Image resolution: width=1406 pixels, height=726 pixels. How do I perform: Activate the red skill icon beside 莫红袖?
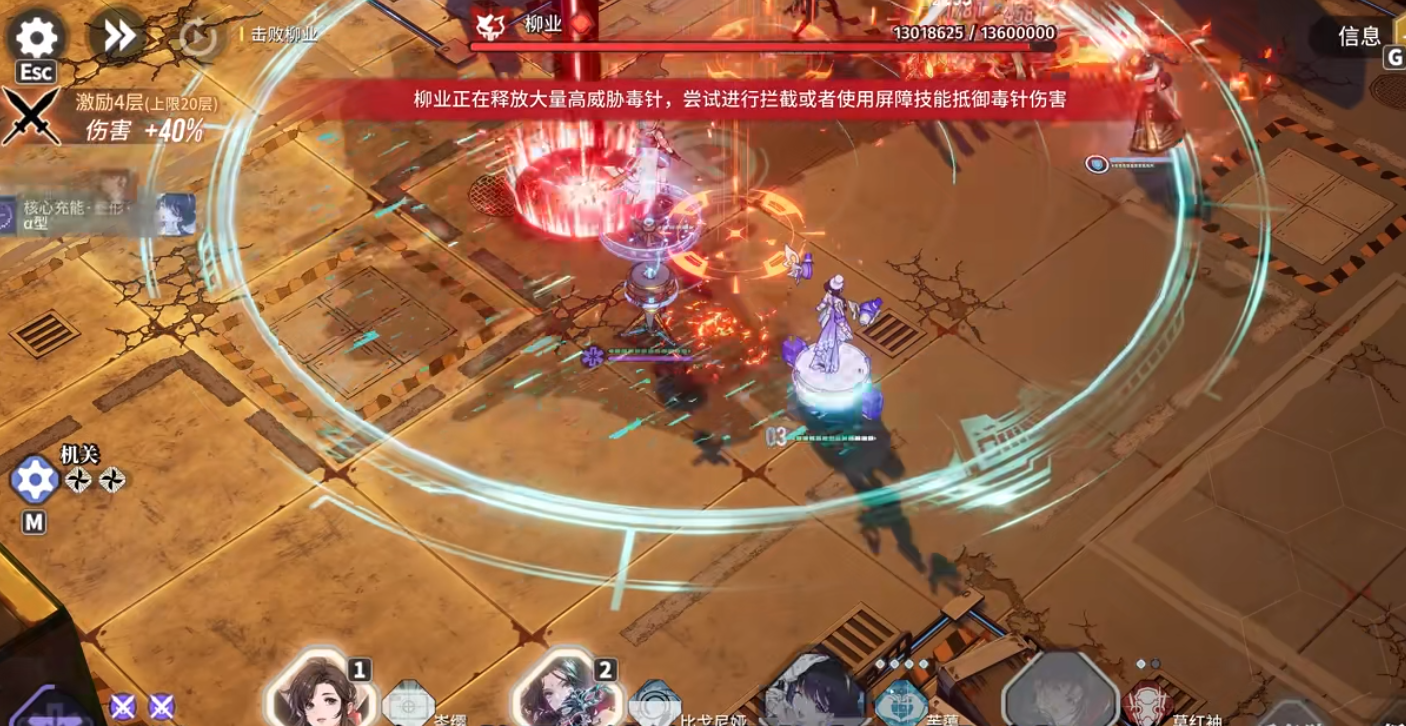pyautogui.click(x=1146, y=704)
